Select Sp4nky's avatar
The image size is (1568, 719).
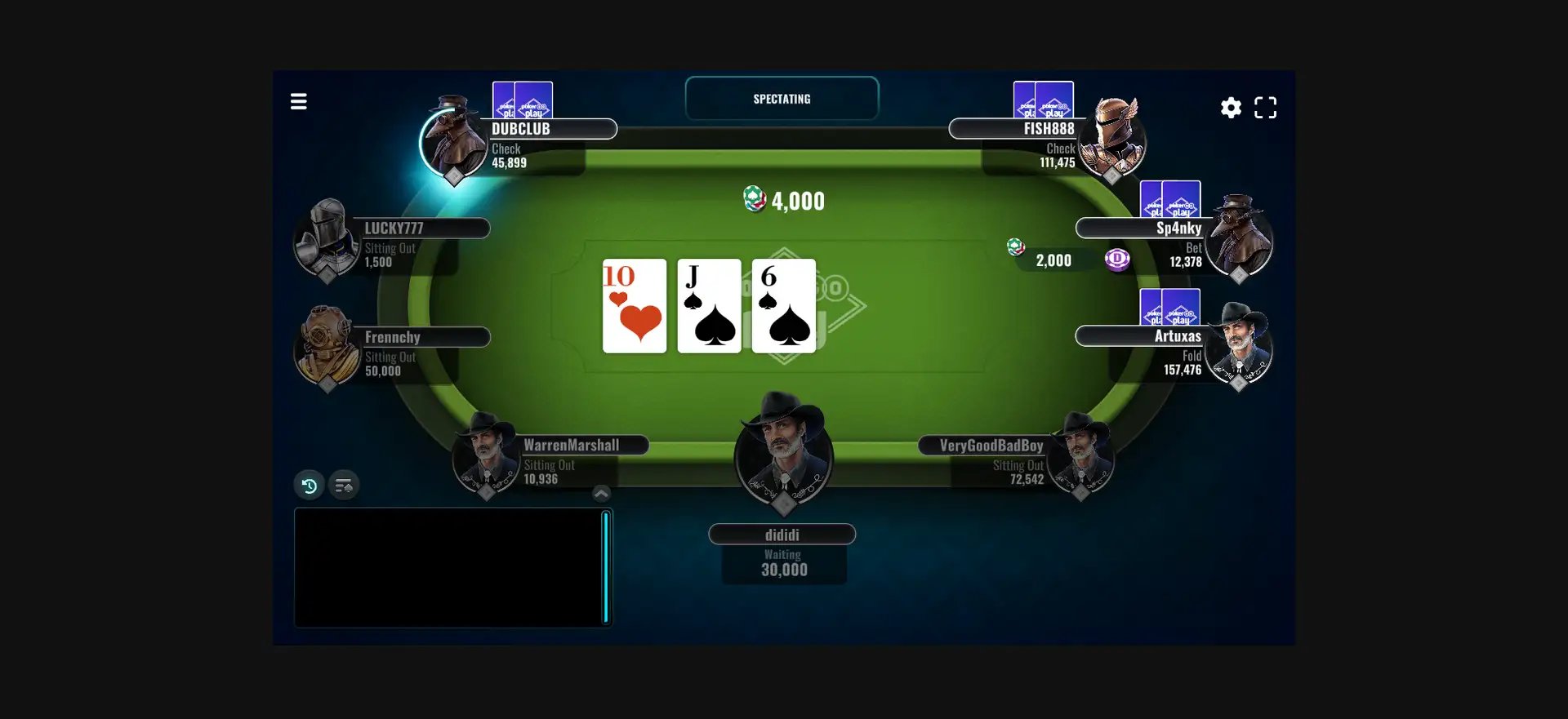point(1239,238)
